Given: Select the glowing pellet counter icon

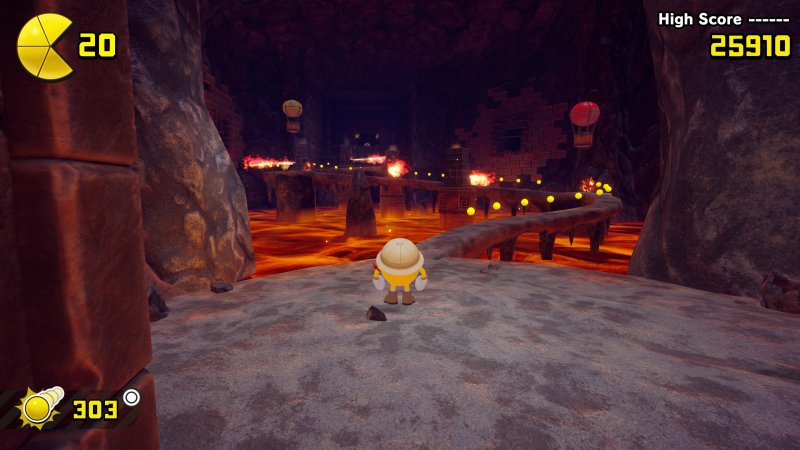Looking at the screenshot, I should (x=39, y=407).
